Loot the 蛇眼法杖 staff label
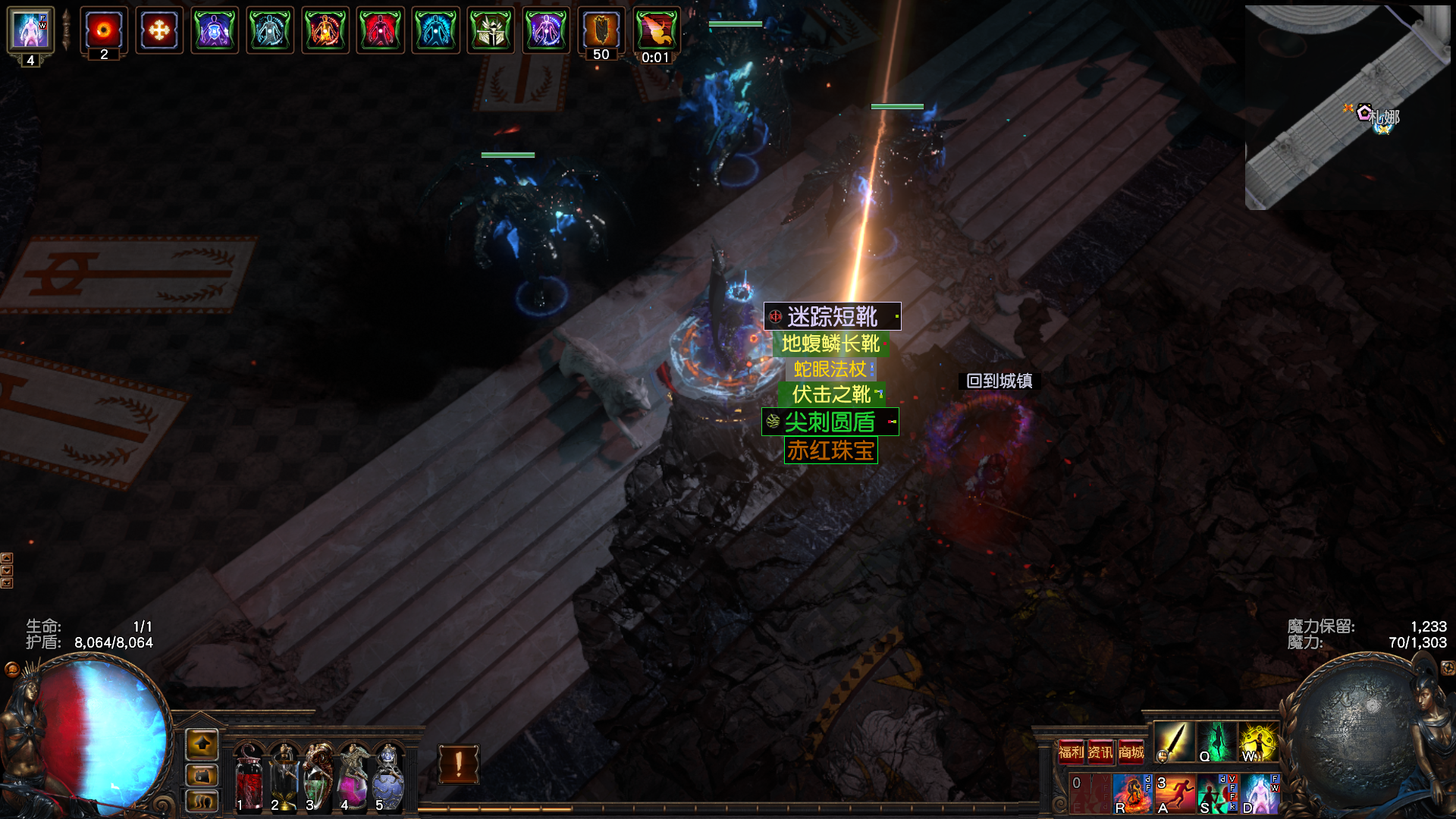Image resolution: width=1456 pixels, height=819 pixels. tap(830, 369)
